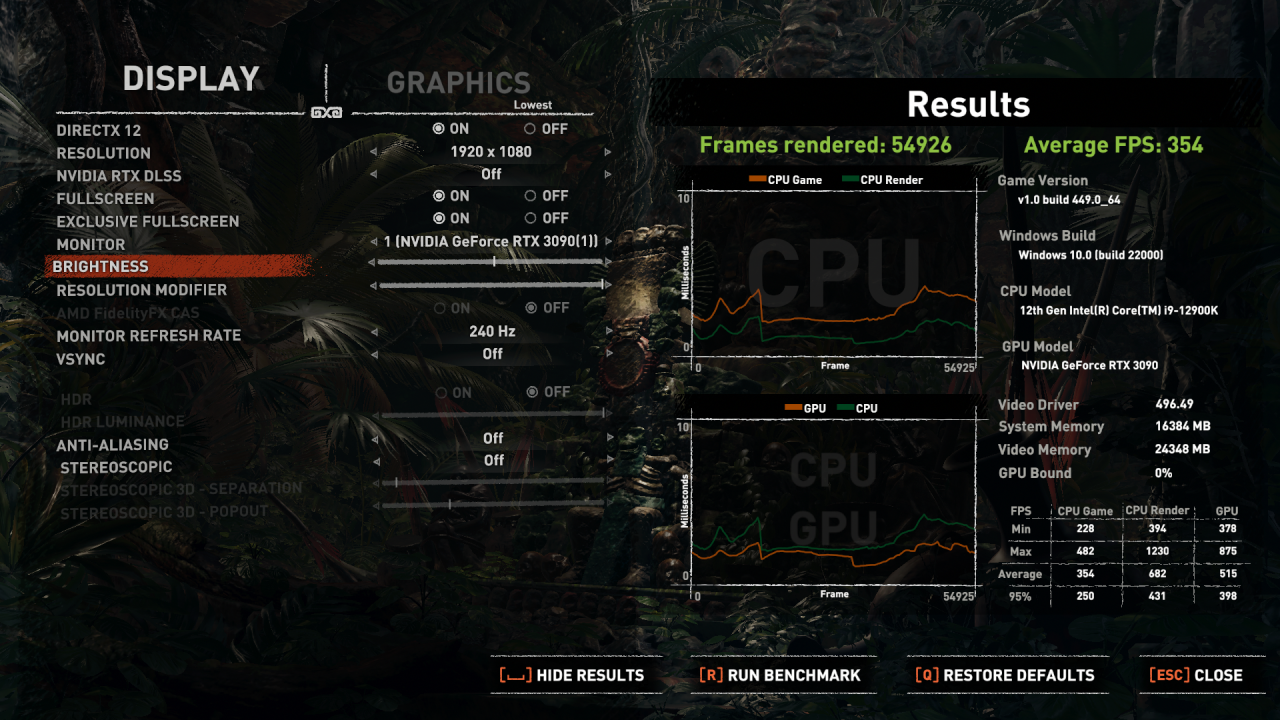Click the right arrow beside NVIDIA RTX DLSS Off

(608, 173)
